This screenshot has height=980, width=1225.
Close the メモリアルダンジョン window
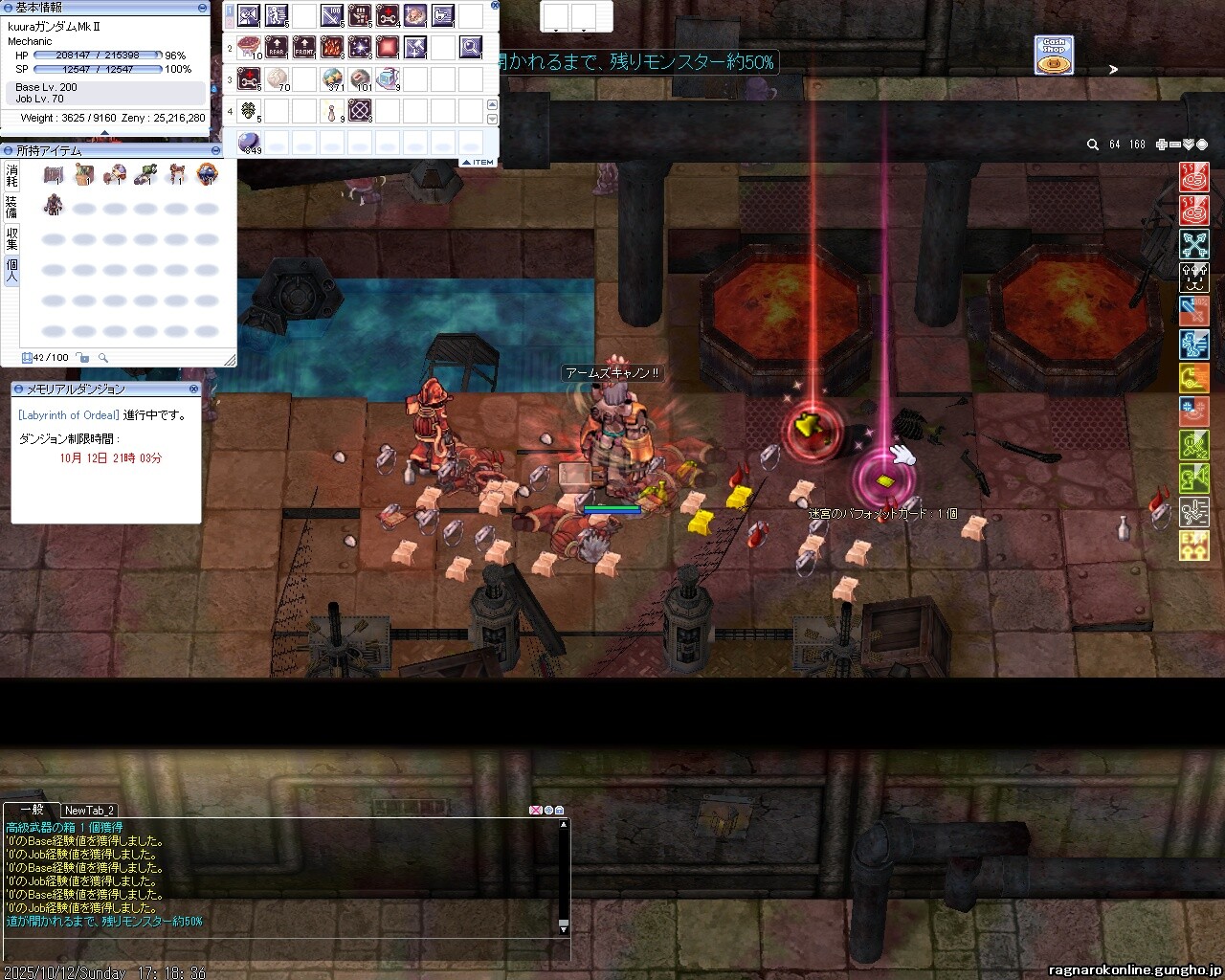coord(194,390)
